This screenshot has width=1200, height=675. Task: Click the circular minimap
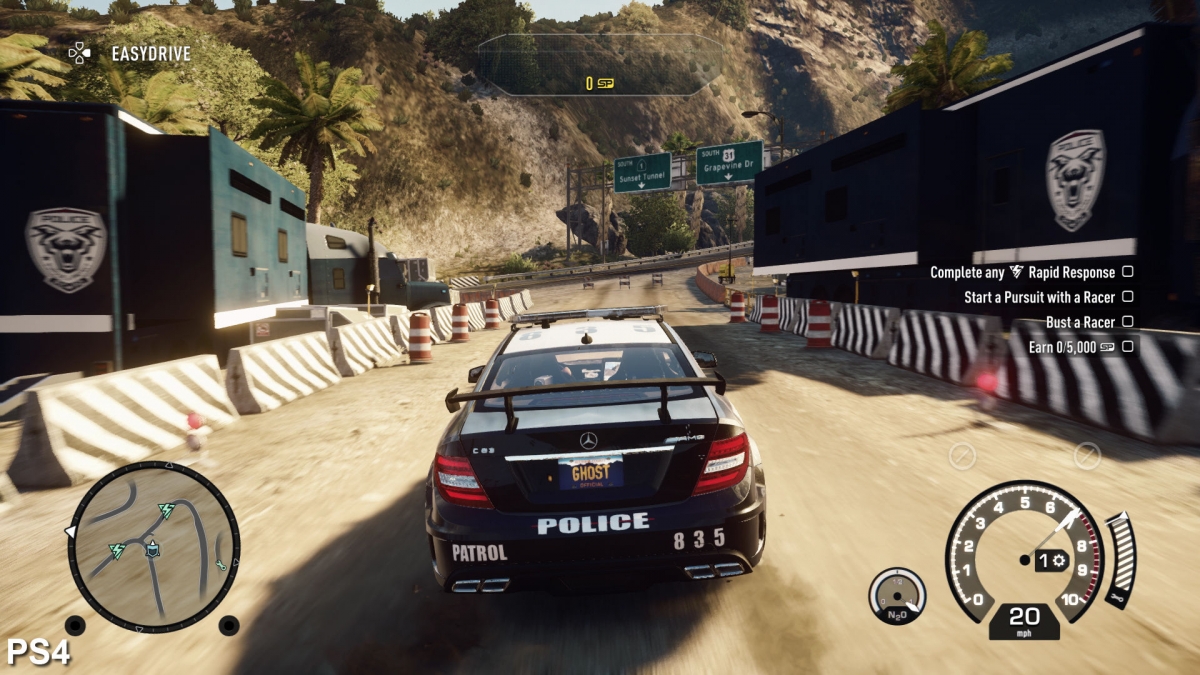pyautogui.click(x=153, y=546)
